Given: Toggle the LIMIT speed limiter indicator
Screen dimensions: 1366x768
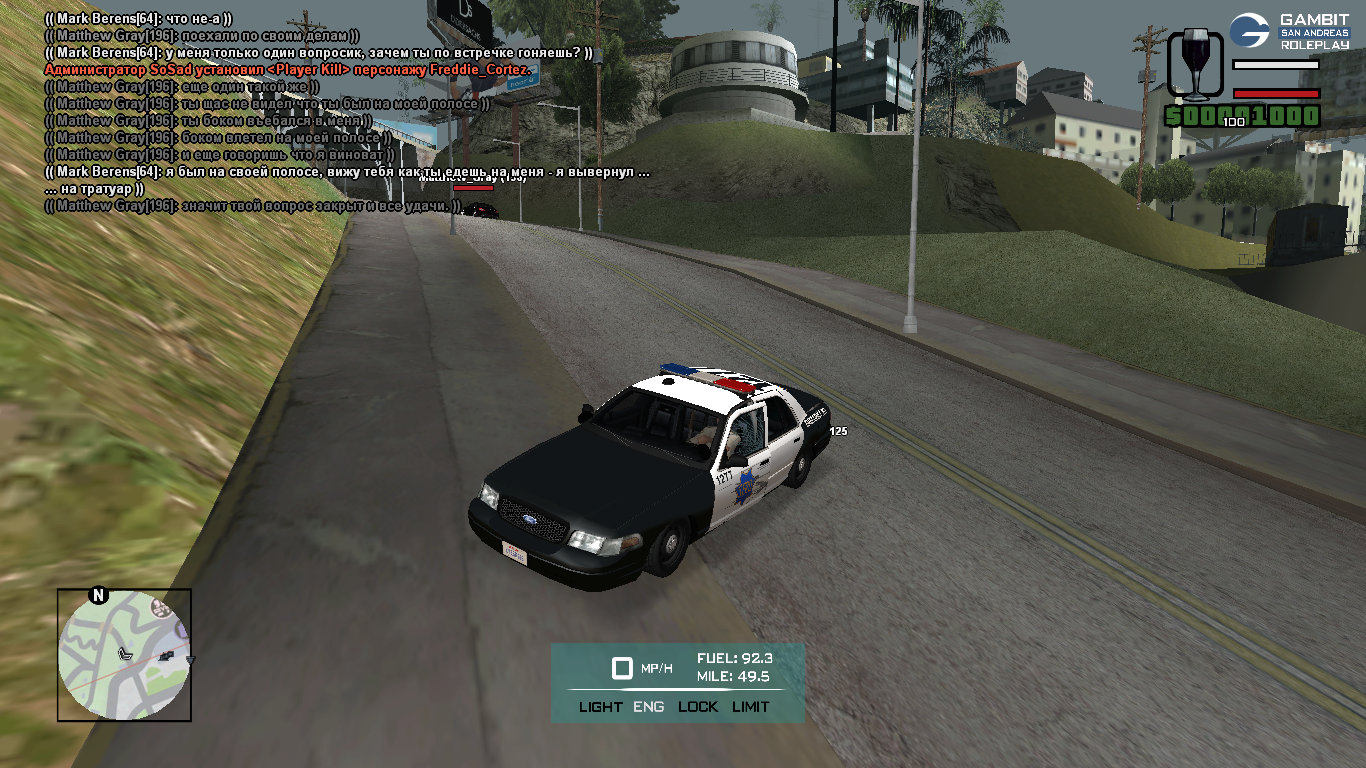Looking at the screenshot, I should [751, 707].
